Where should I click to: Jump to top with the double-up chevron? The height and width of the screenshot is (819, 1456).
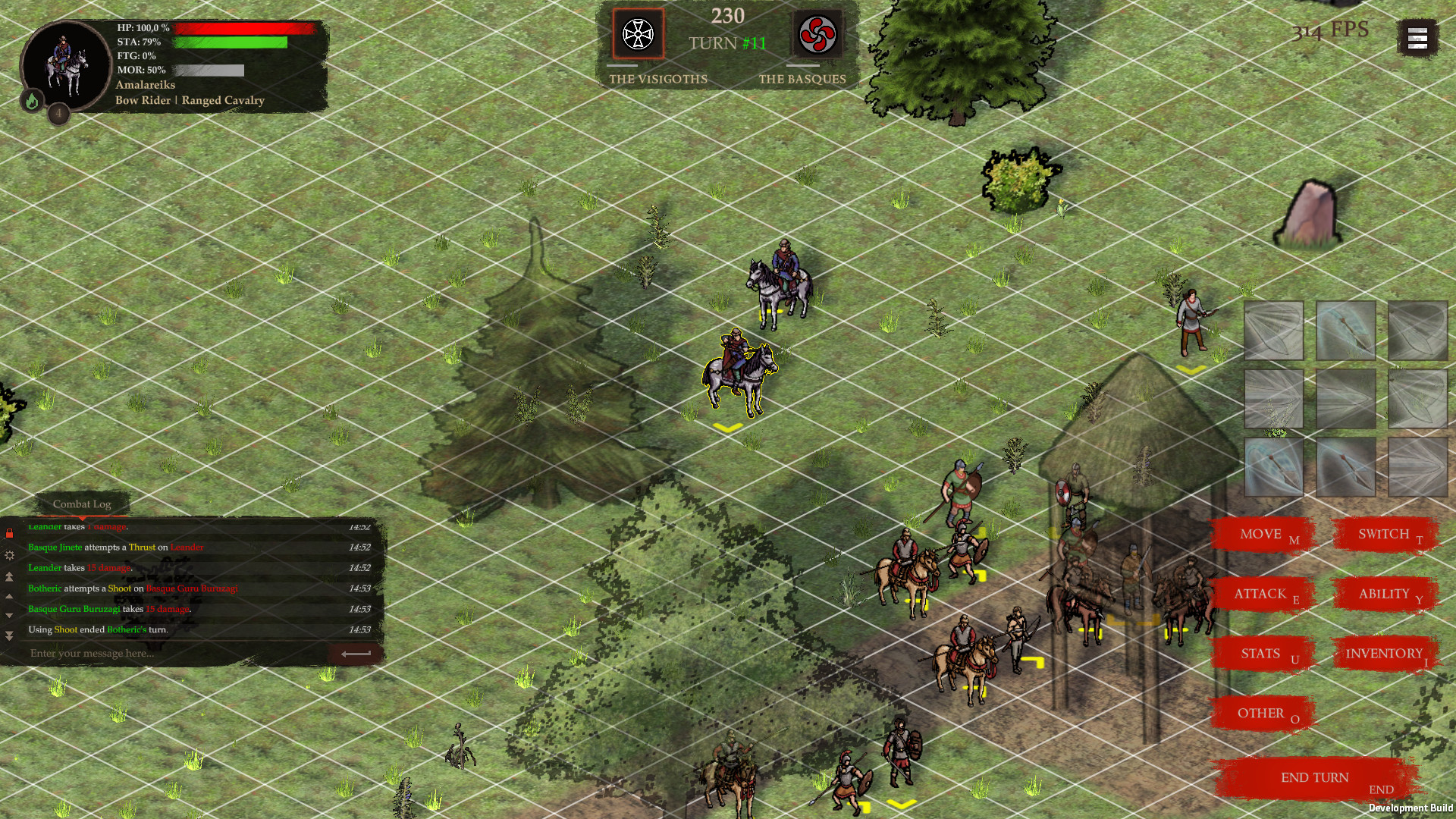point(10,577)
